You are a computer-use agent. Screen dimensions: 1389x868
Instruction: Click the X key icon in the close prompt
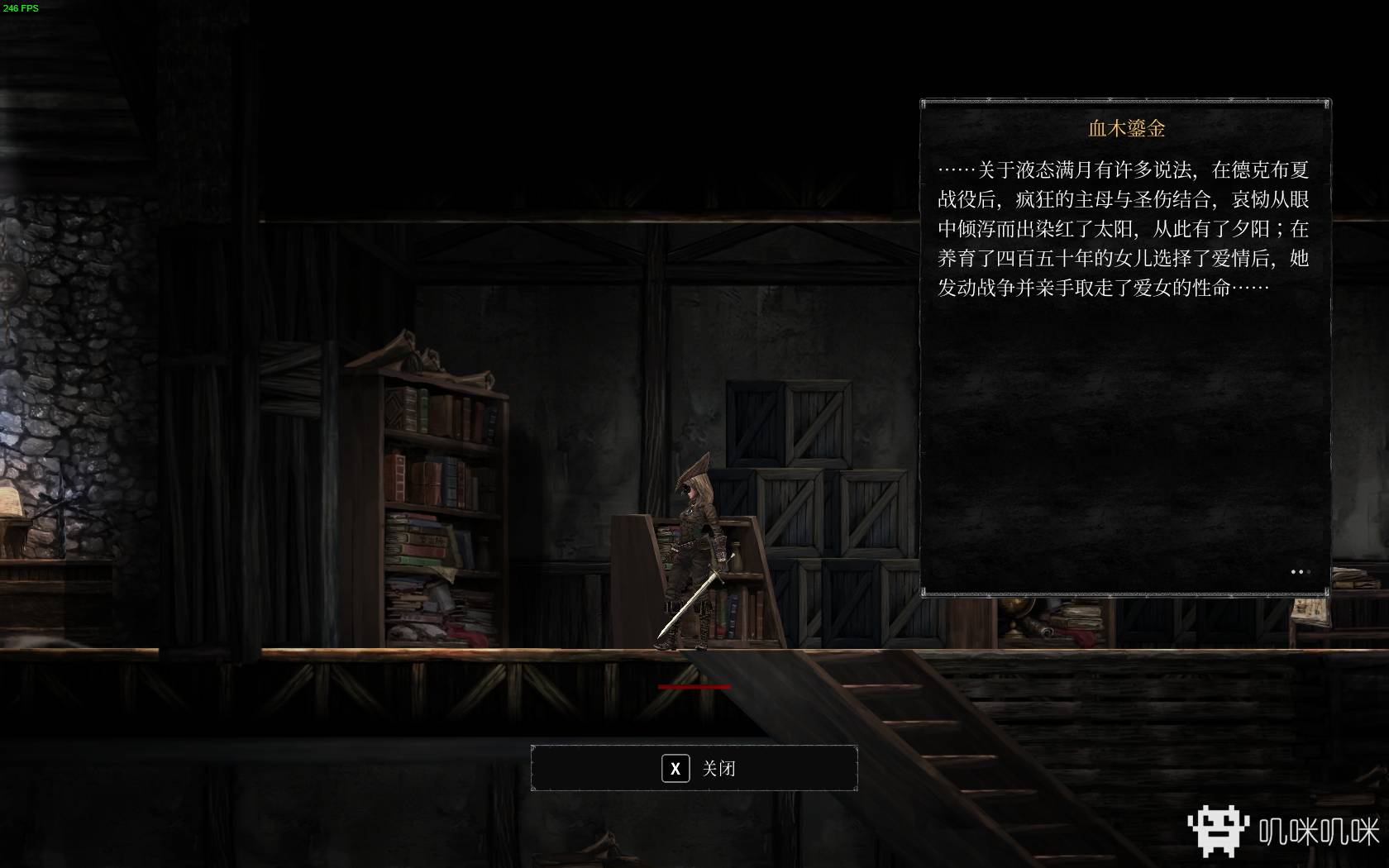[x=675, y=768]
